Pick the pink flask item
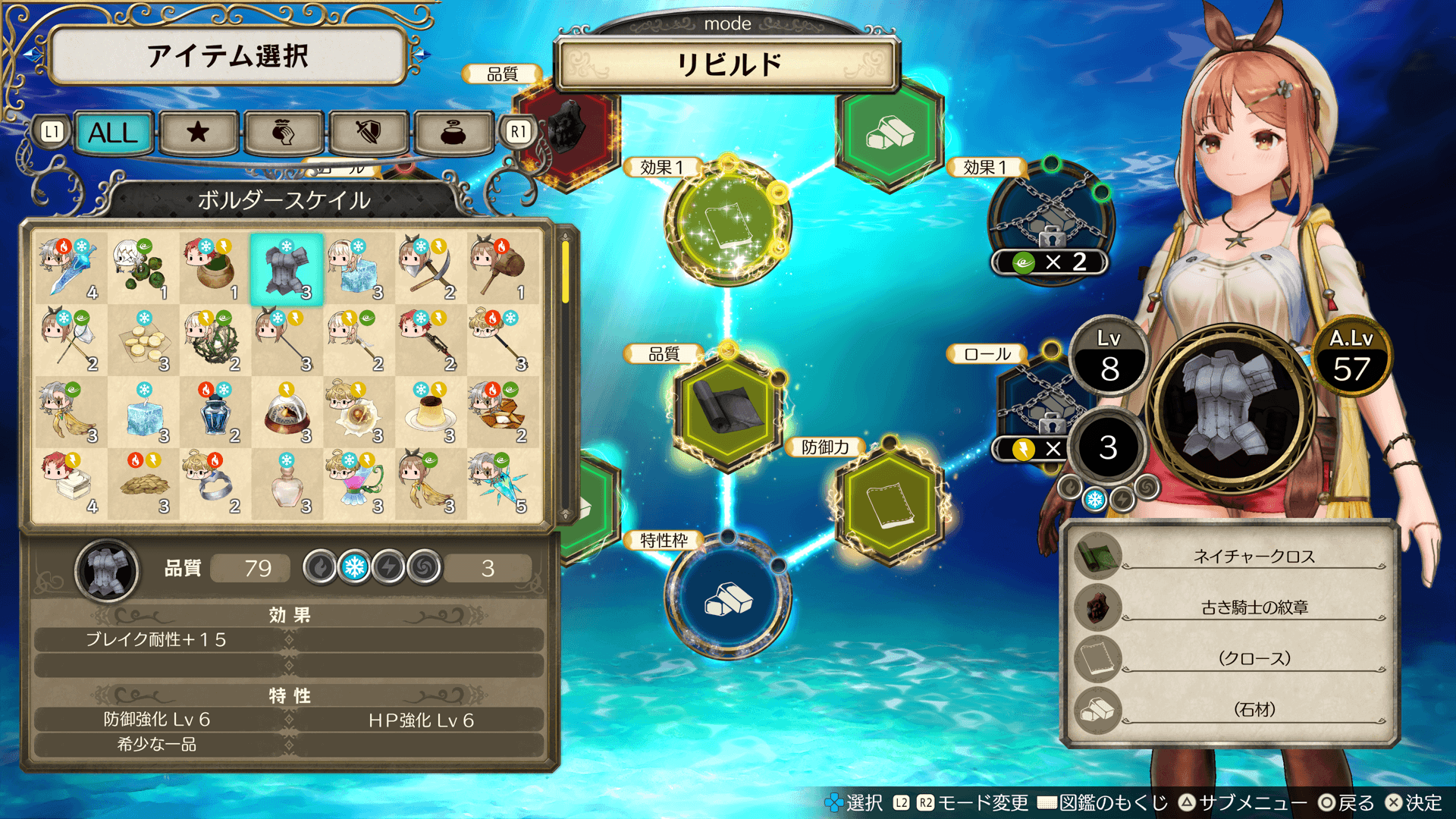 pos(287,484)
